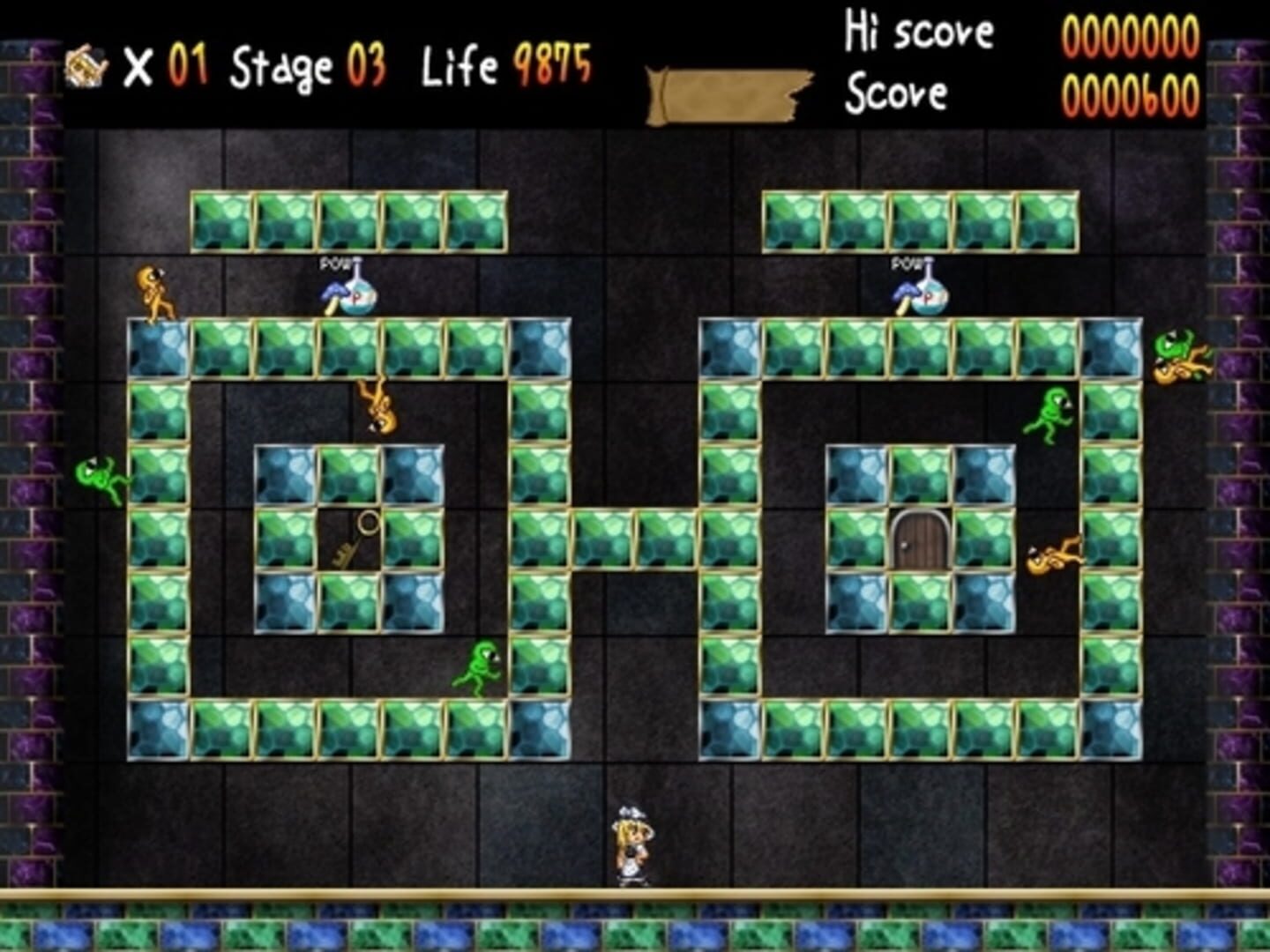This screenshot has height=952, width=1270.
Task: Click the orange enemy on the left platform
Action: (152, 289)
